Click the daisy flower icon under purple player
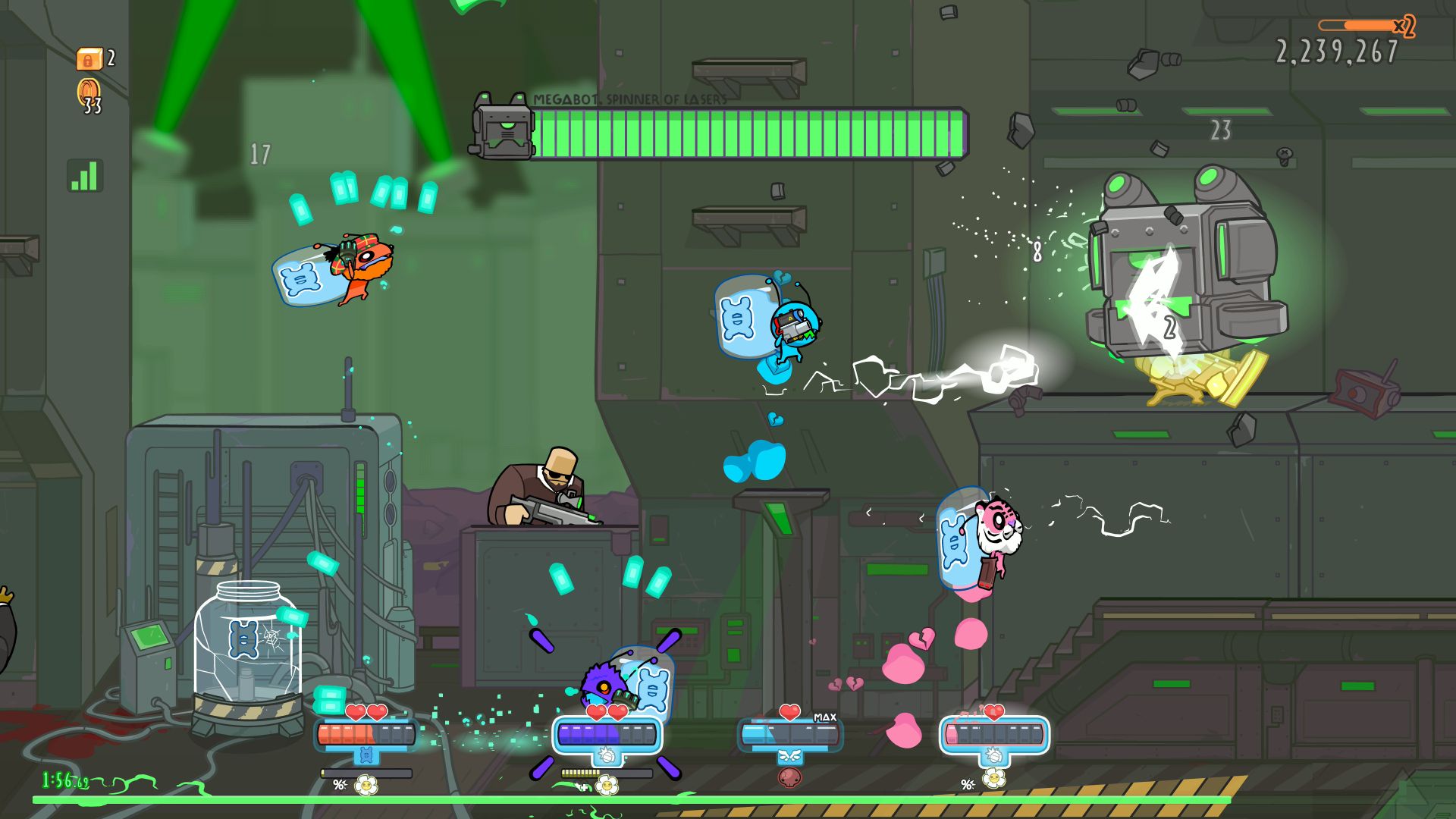 [x=607, y=786]
